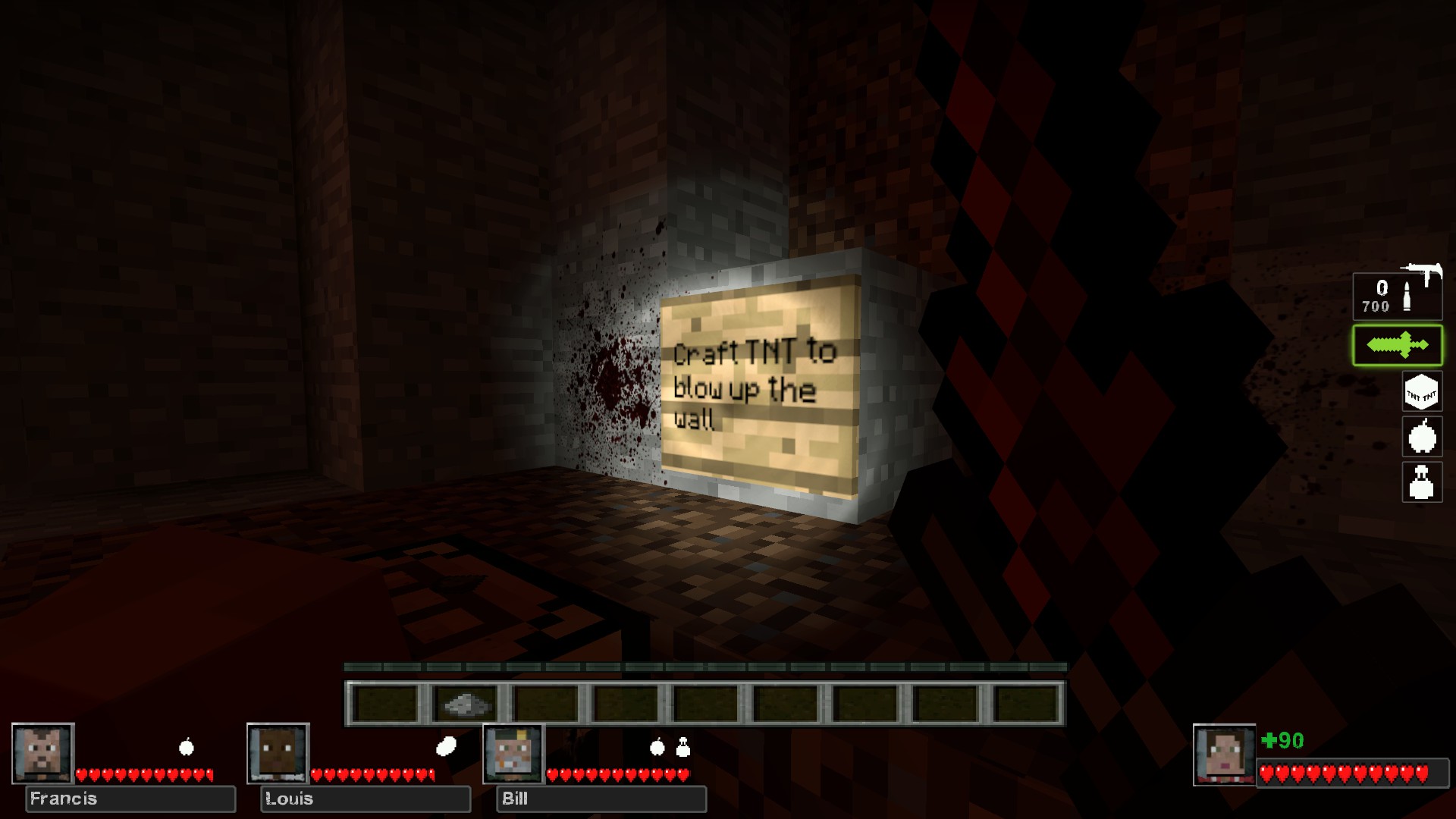Pick the potion bottle slot
The height and width of the screenshot is (819, 1456).
[x=1421, y=482]
